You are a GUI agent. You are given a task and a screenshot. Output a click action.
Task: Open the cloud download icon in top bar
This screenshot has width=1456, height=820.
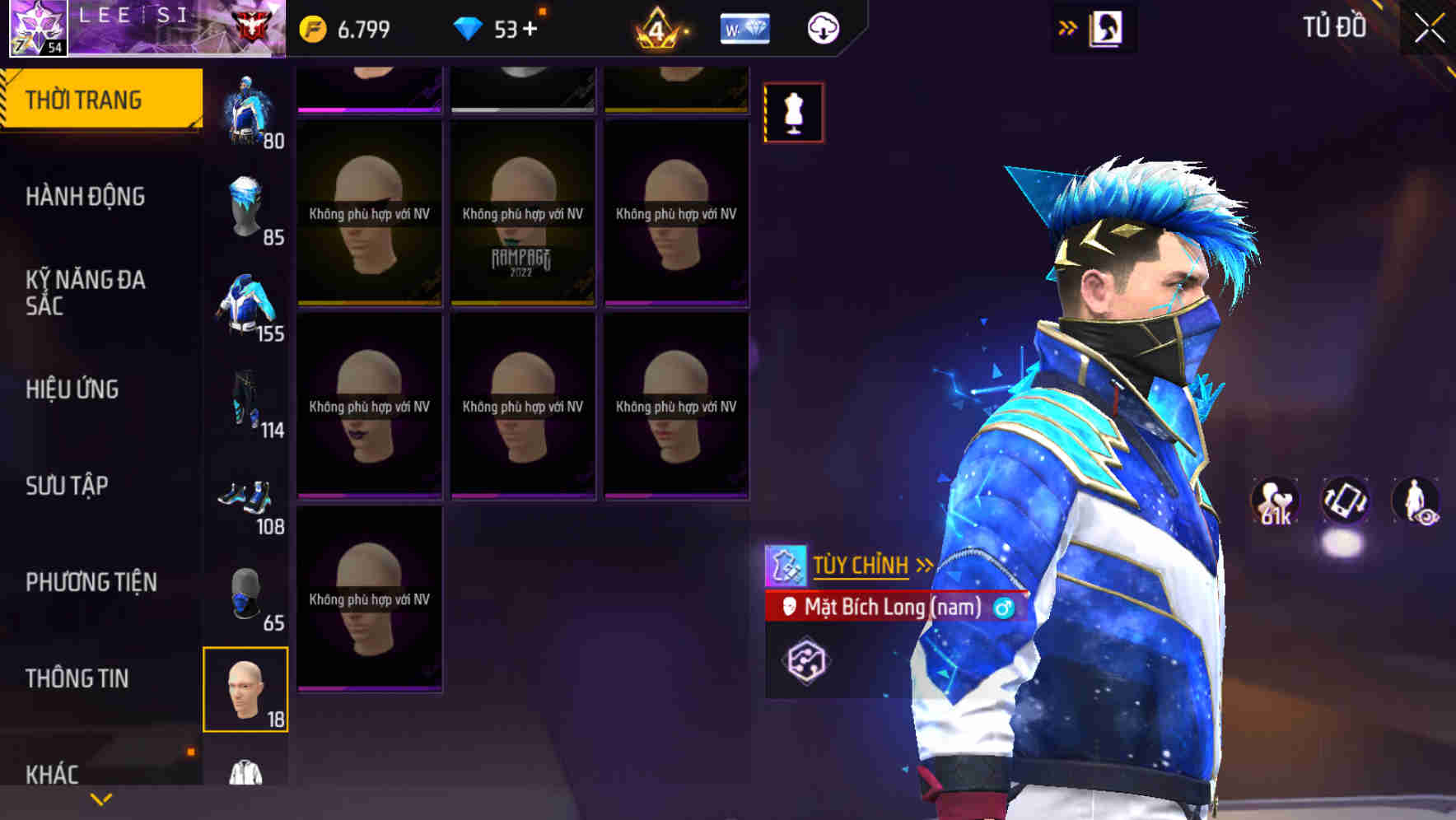pos(821,27)
